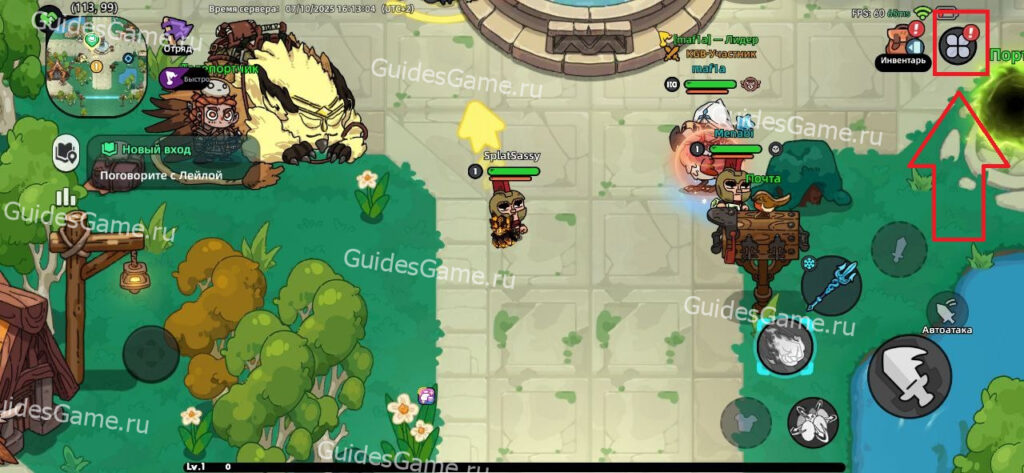Show the bar chart statistics icon
The width and height of the screenshot is (1024, 473).
(x=66, y=196)
